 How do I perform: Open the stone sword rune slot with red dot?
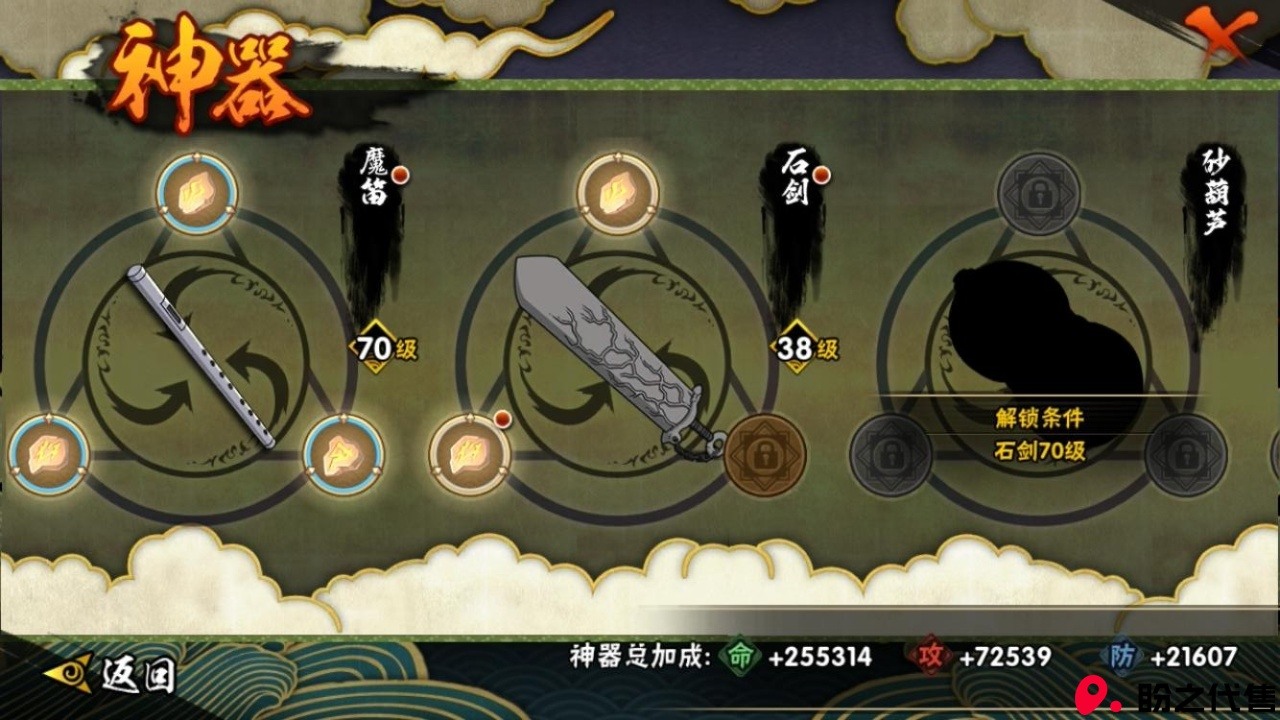(470, 455)
